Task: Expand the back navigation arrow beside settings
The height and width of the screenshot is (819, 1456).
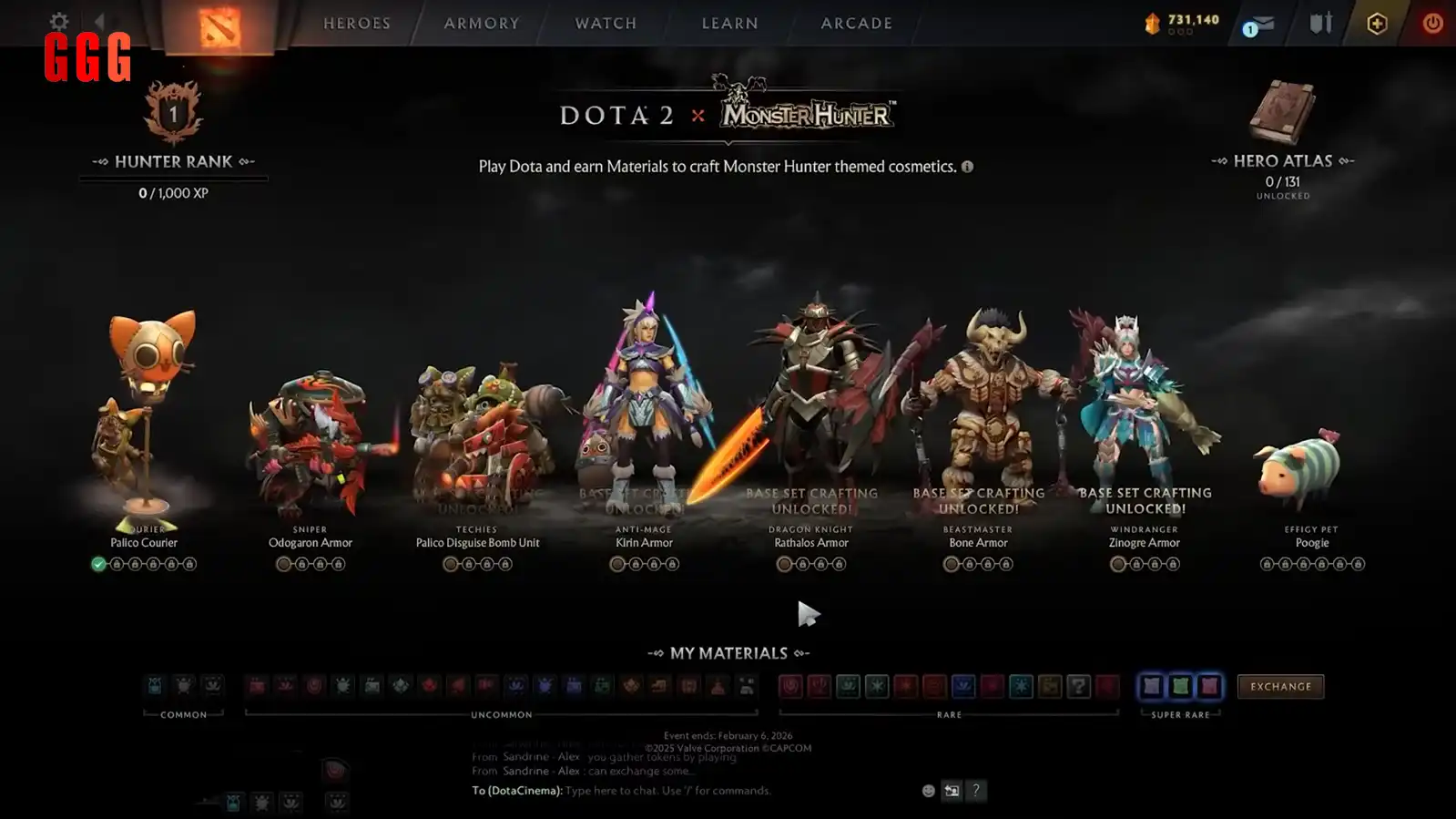Action: (100, 20)
